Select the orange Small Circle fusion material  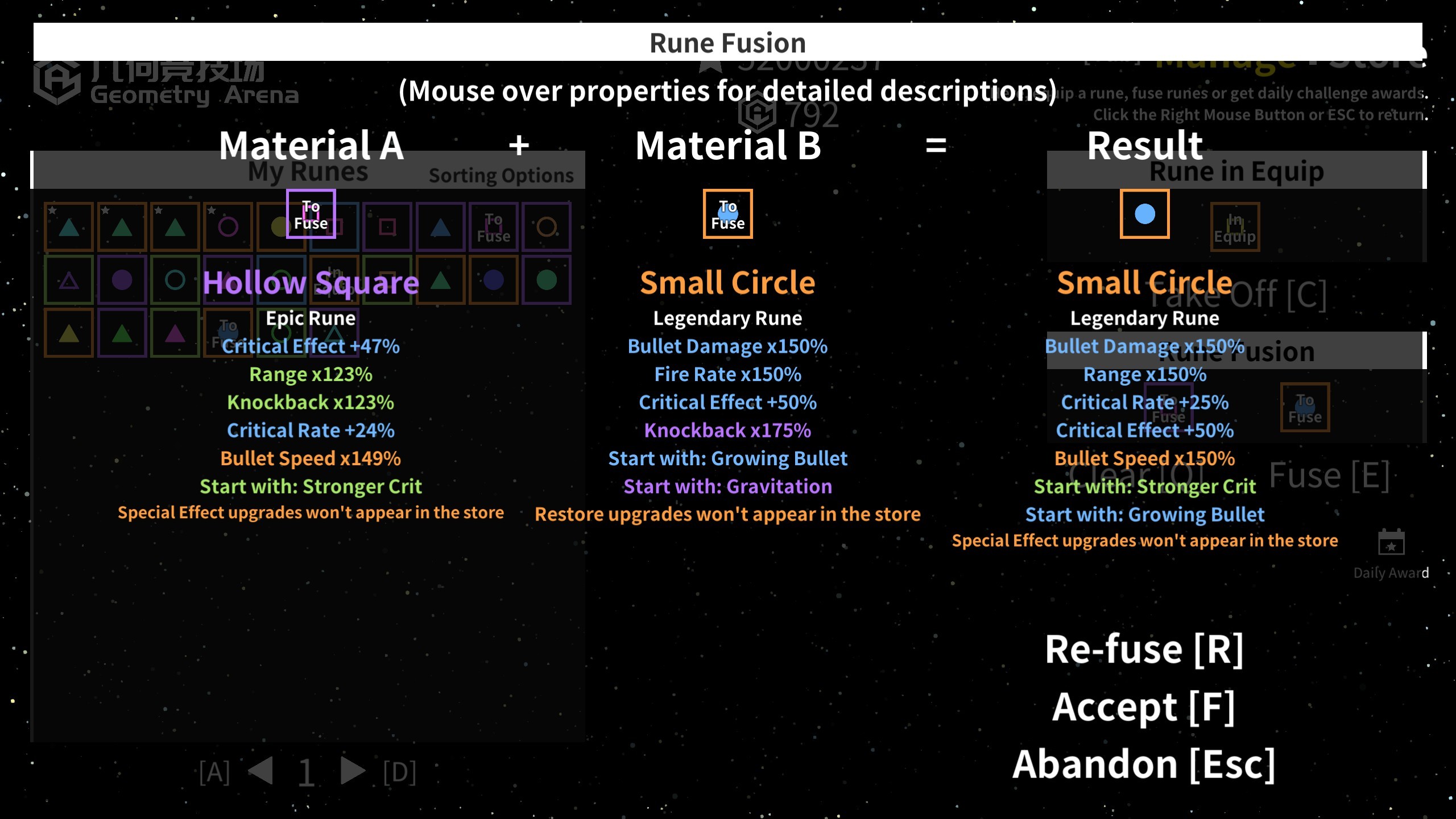pos(728,213)
